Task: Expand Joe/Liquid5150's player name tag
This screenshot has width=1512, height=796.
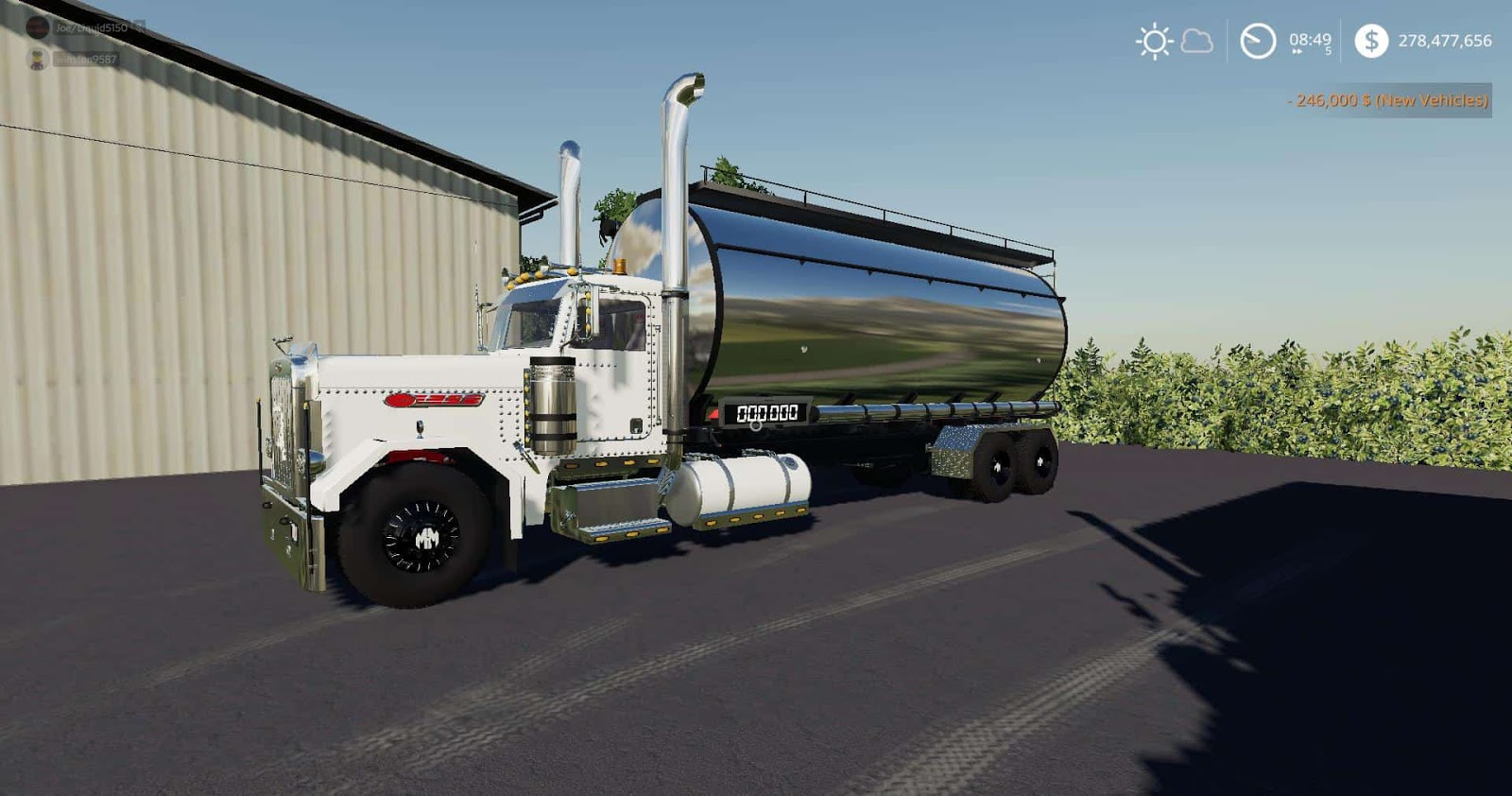Action: tap(92, 26)
